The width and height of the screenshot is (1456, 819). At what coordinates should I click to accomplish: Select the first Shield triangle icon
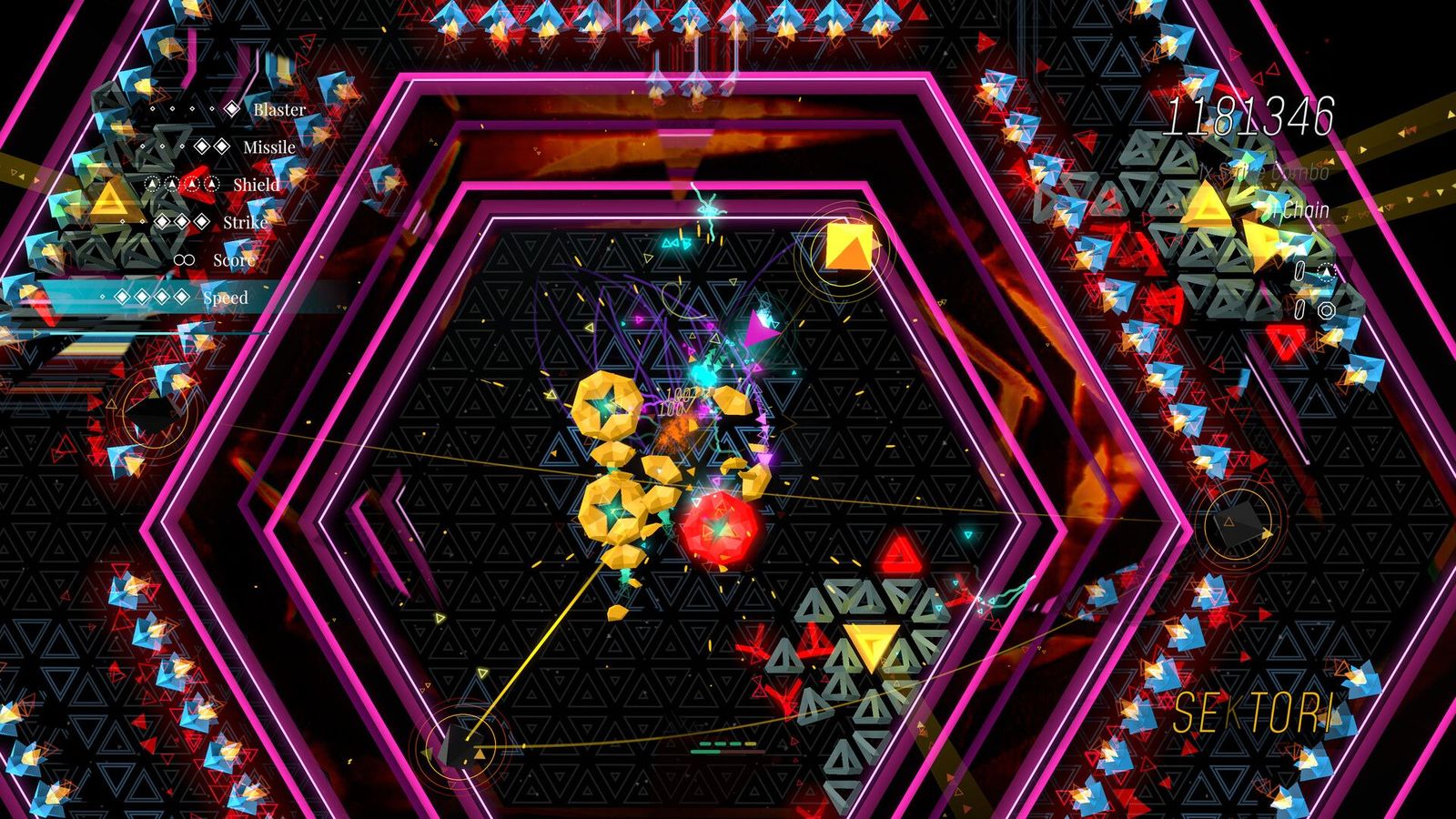tap(152, 184)
